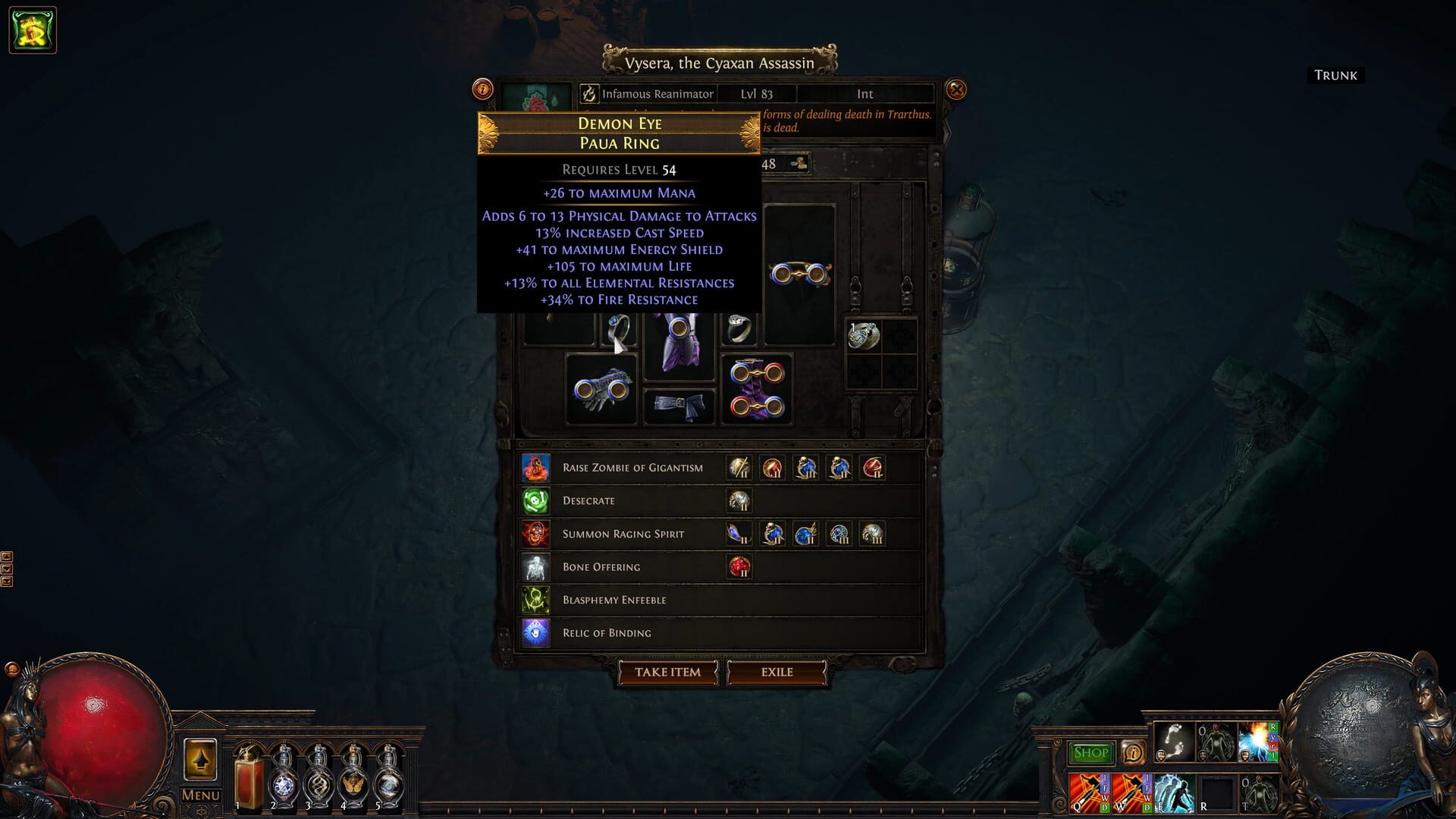Click the Infamous Reanimator modifier icon

(589, 93)
